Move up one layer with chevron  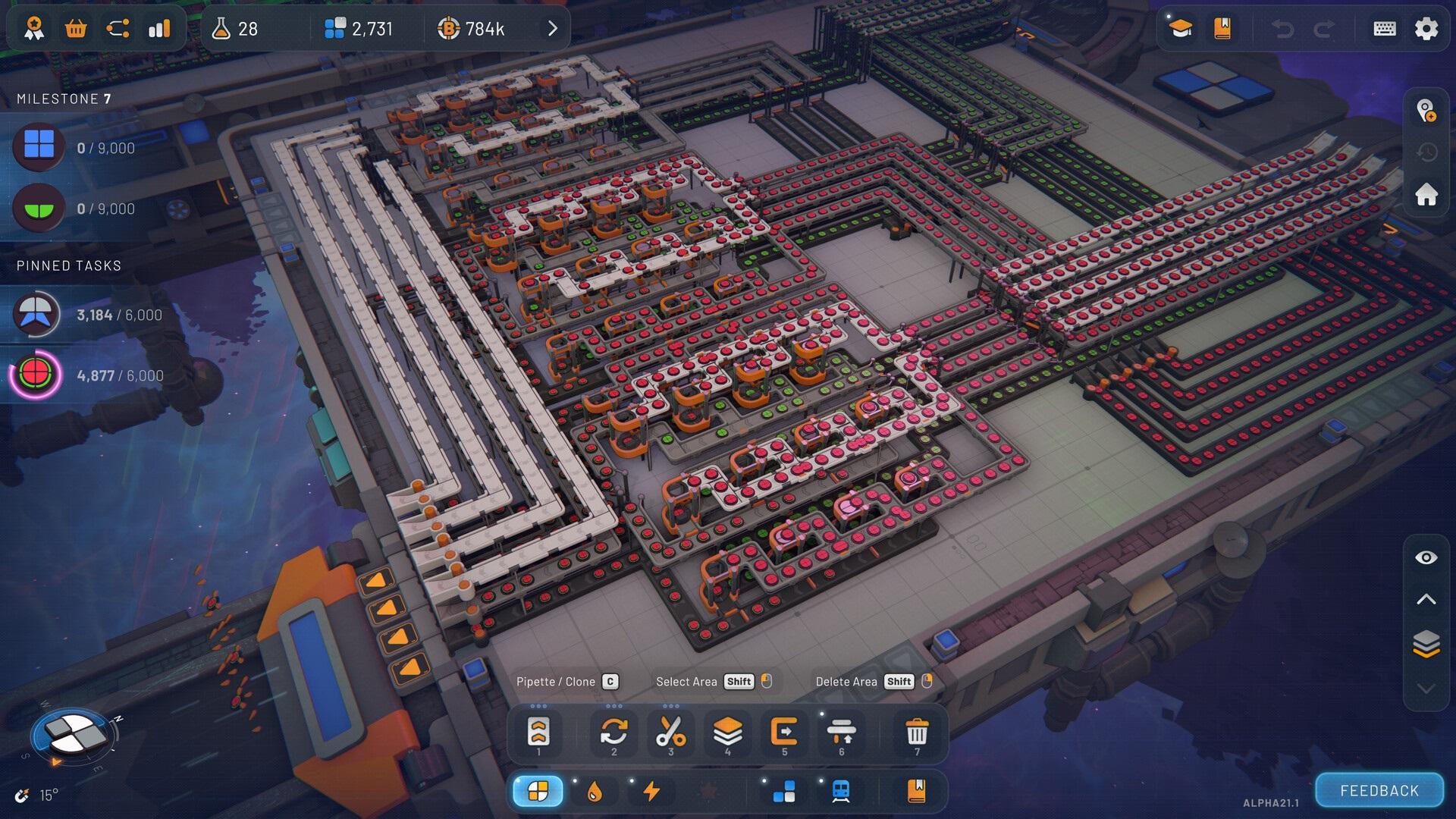(1426, 600)
